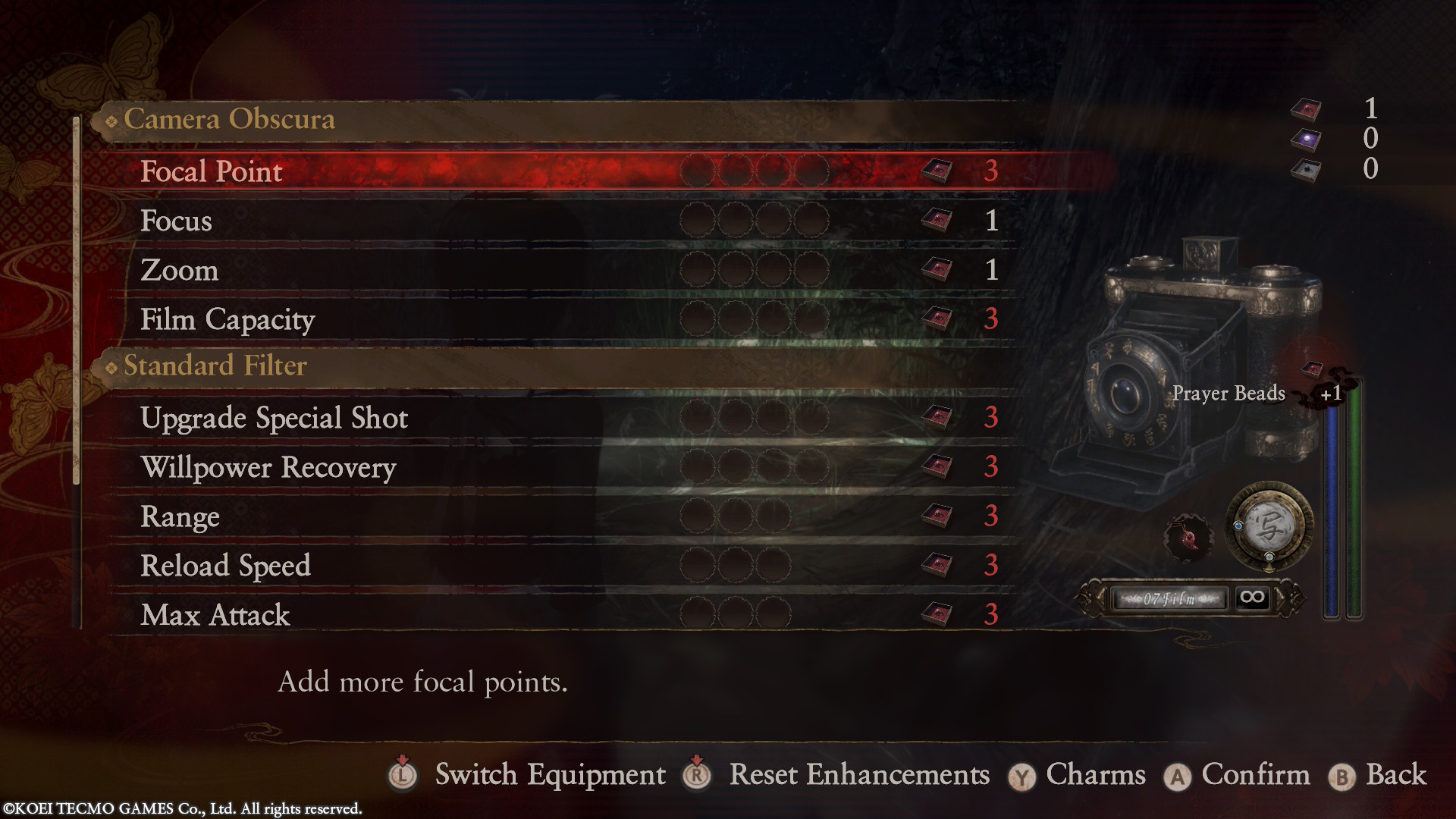Click the red charm icon beside the lens
This screenshot has height=819, width=1456.
click(1188, 538)
